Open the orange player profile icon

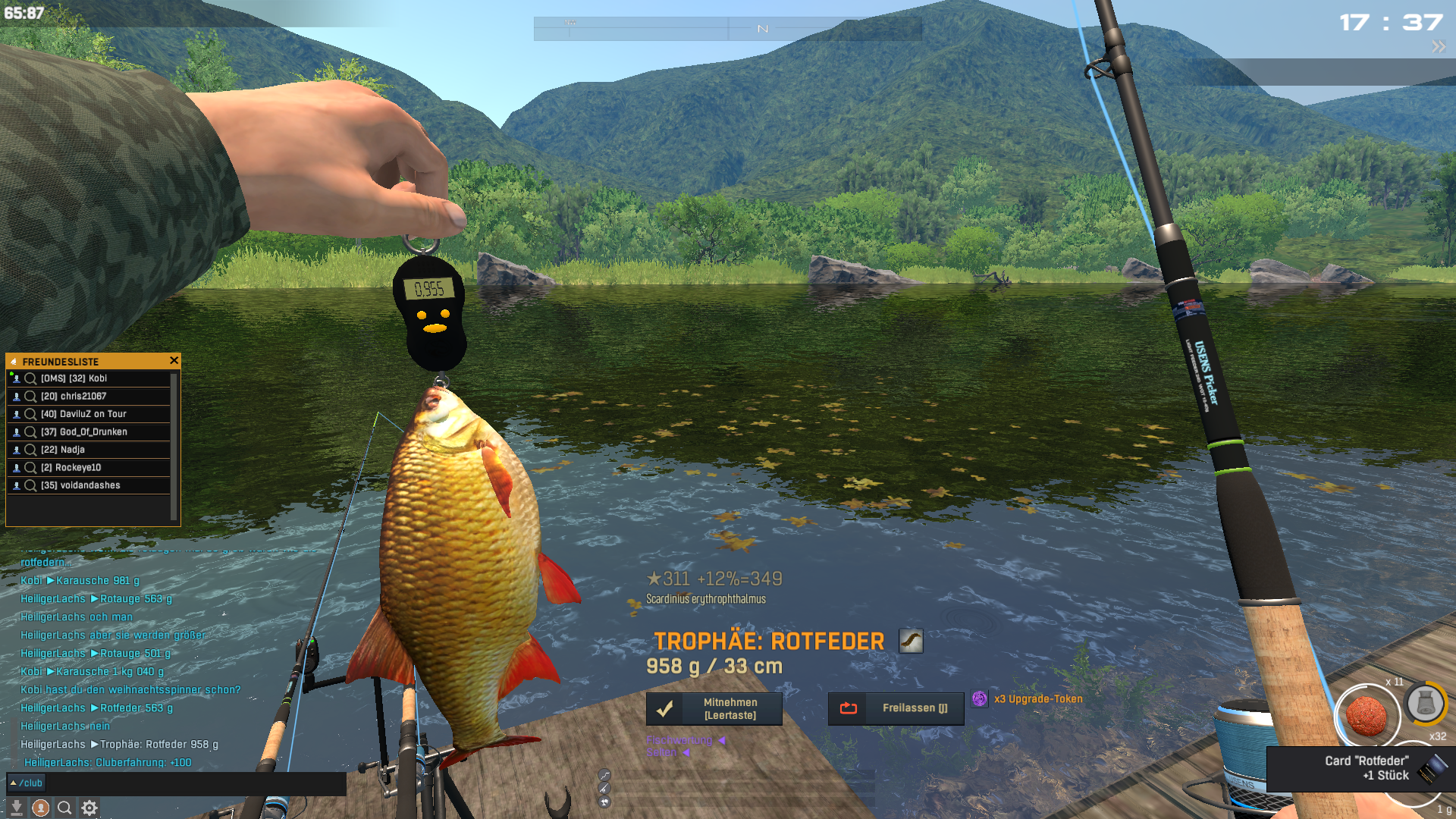click(41, 808)
